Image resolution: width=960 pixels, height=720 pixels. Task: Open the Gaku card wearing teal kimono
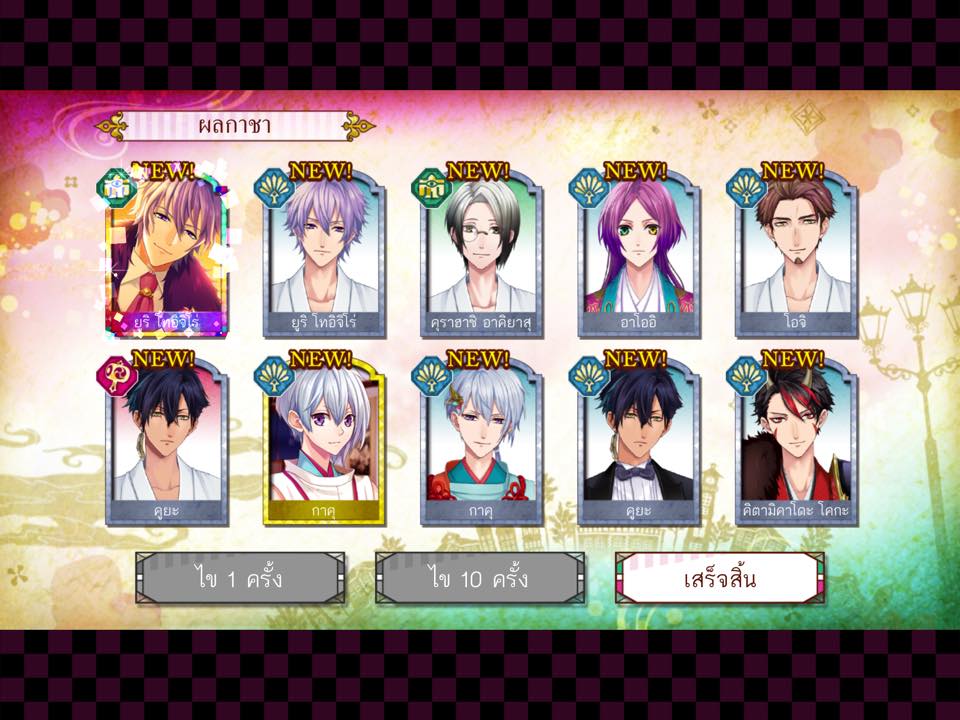pos(482,442)
